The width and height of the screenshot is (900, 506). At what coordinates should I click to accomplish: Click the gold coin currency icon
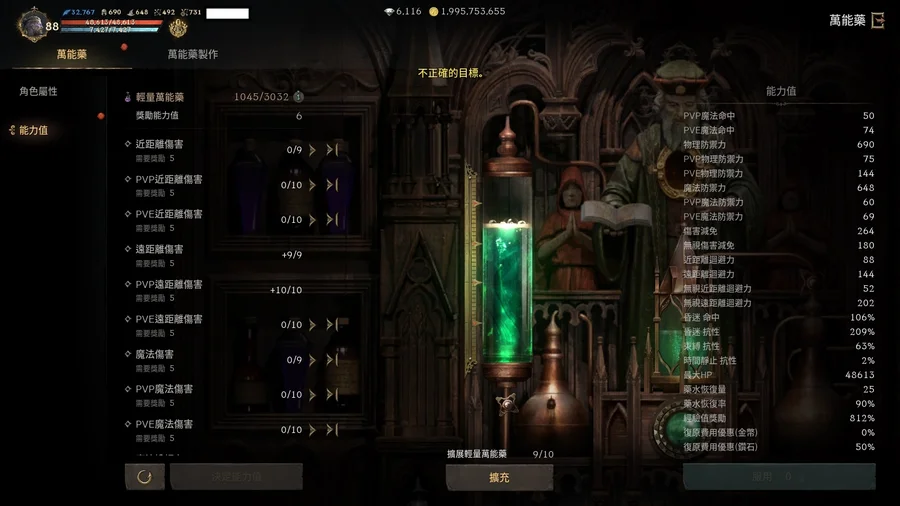[x=433, y=12]
